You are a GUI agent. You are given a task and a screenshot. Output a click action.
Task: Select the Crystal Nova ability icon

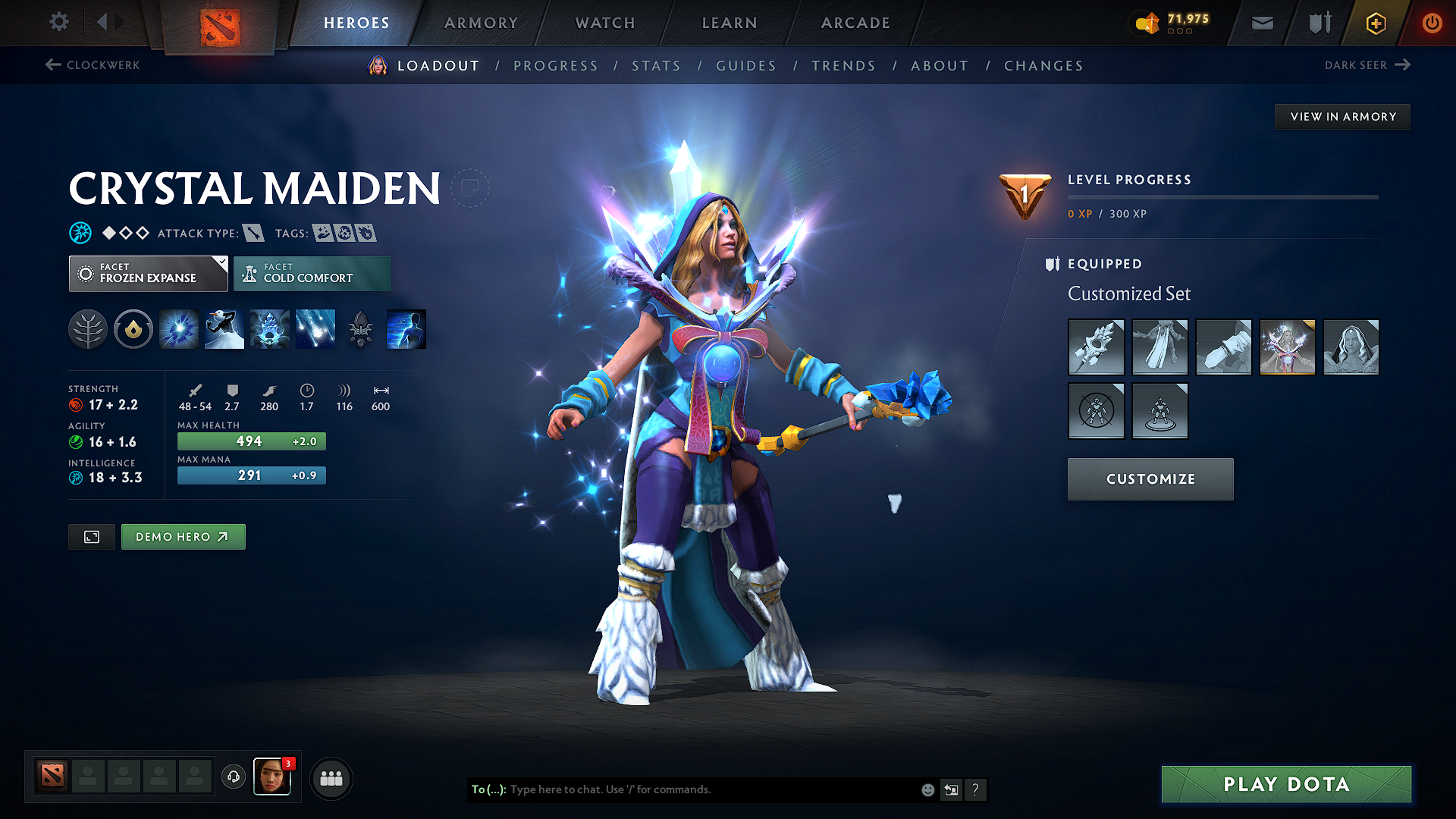point(178,328)
